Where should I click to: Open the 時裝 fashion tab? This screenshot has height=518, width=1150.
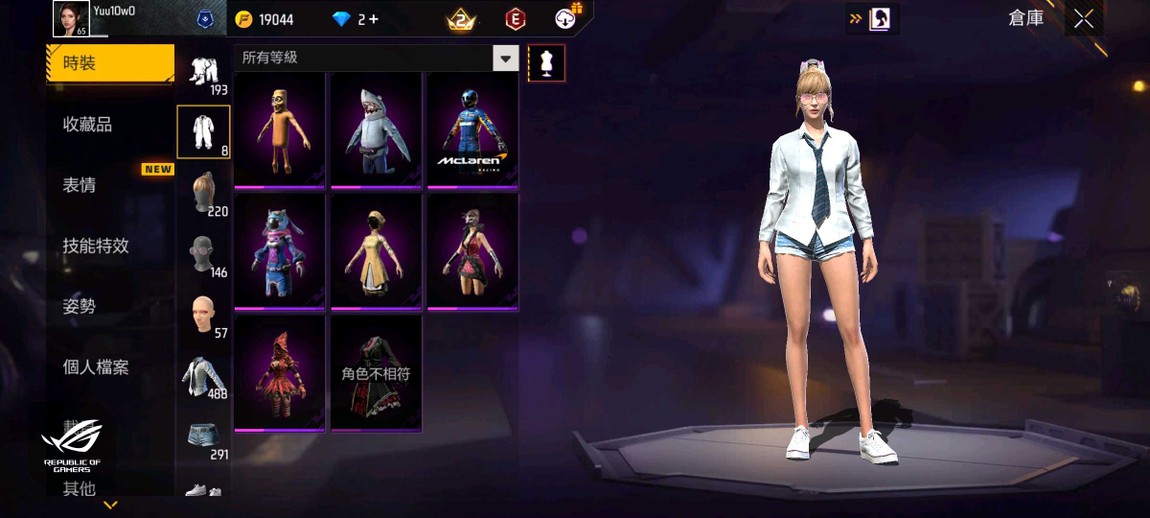point(108,63)
